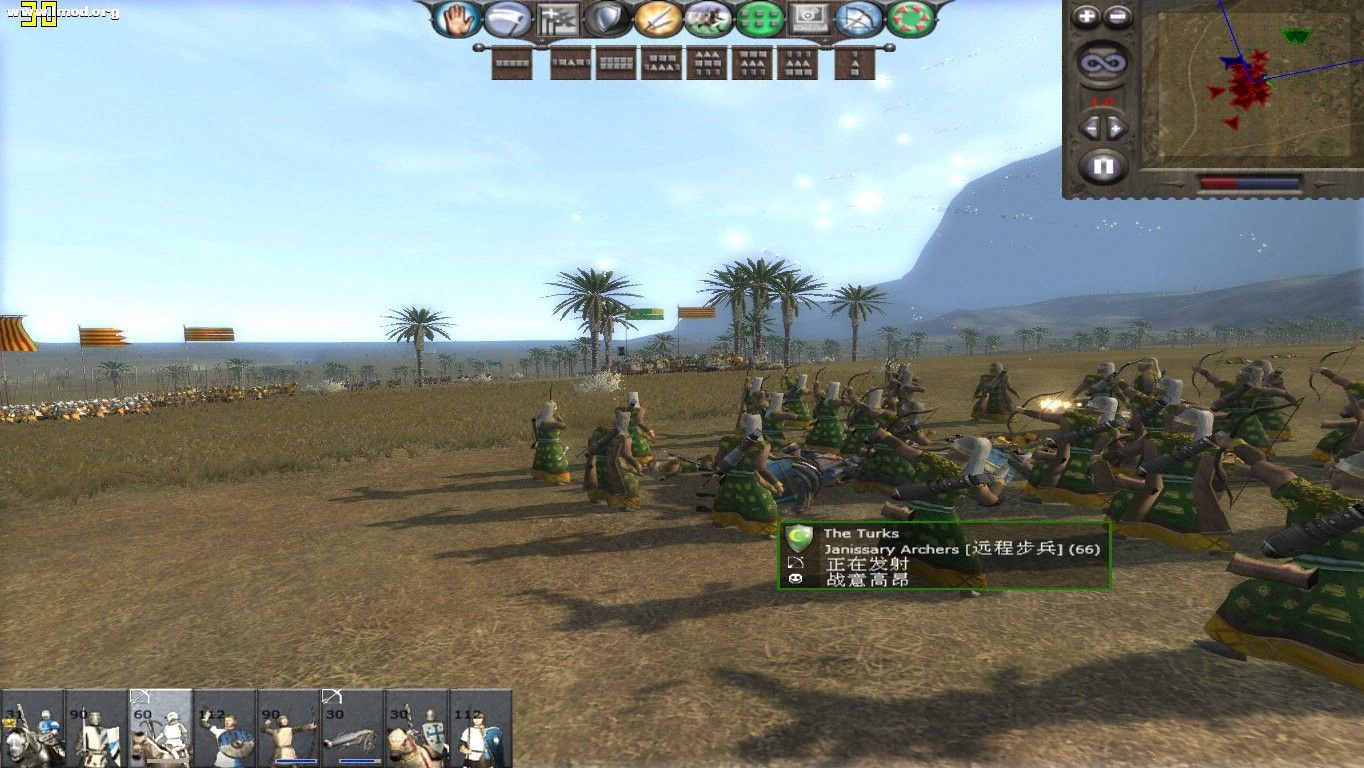Decrease game speed with left arrow

(1091, 128)
